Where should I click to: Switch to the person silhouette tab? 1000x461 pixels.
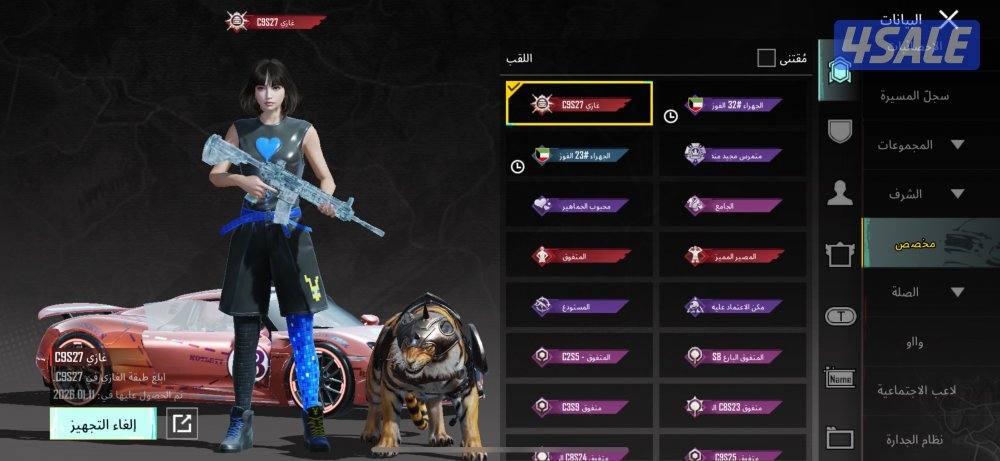tap(840, 193)
